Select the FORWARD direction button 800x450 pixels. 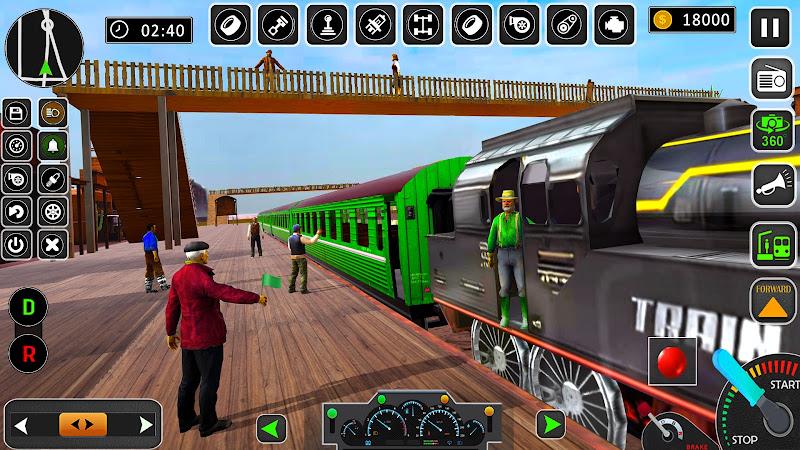[773, 301]
